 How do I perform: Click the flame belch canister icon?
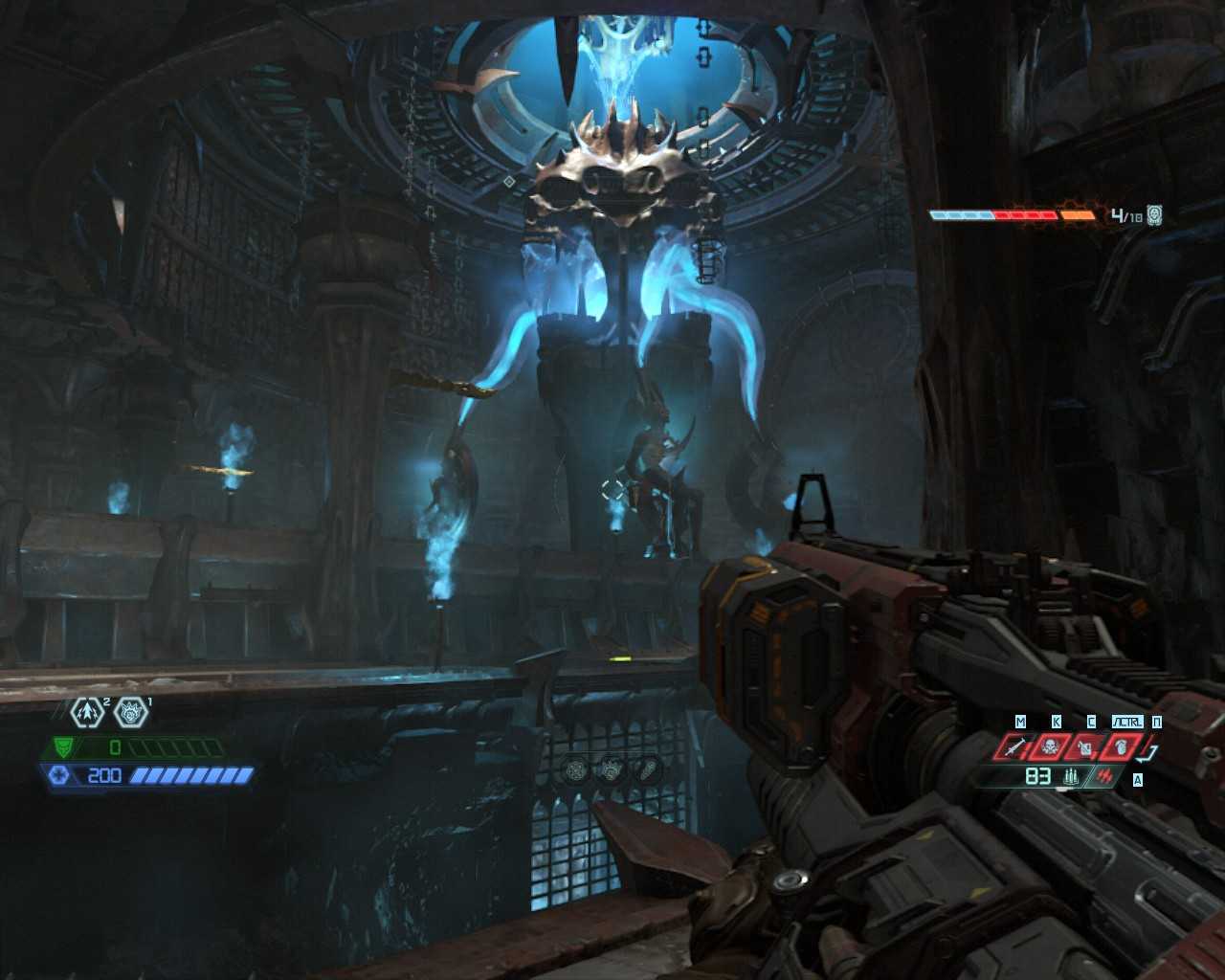tap(1085, 746)
